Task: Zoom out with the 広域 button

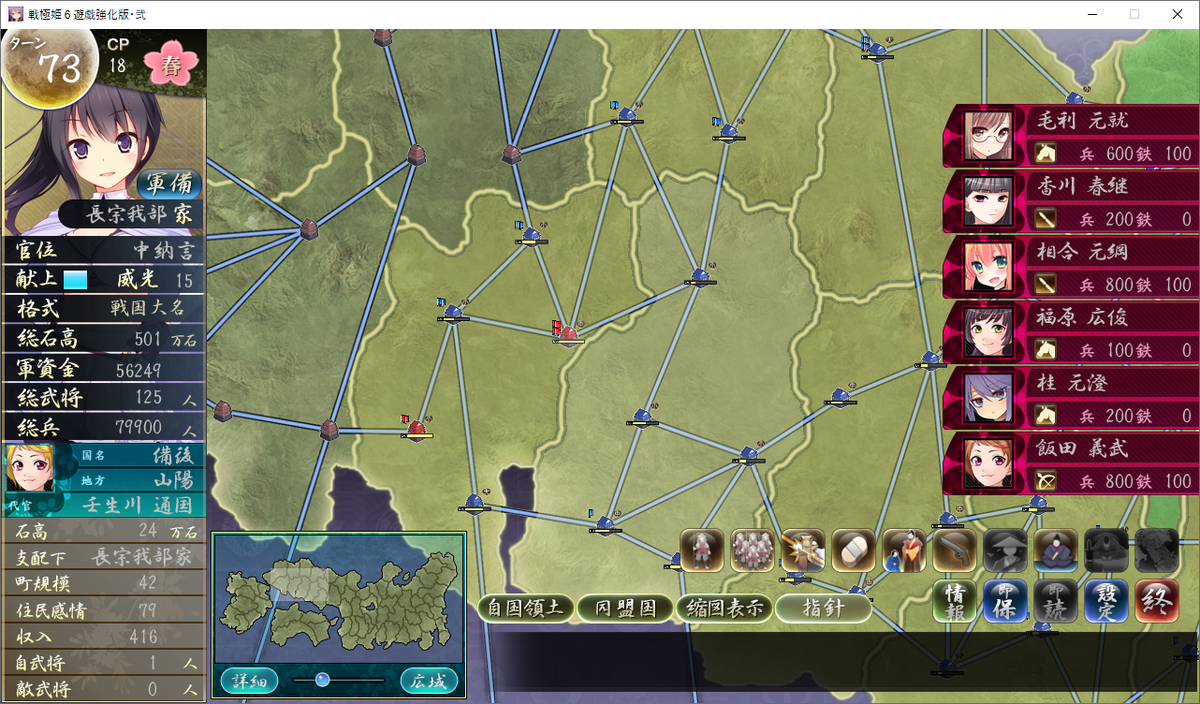Action: 429,681
